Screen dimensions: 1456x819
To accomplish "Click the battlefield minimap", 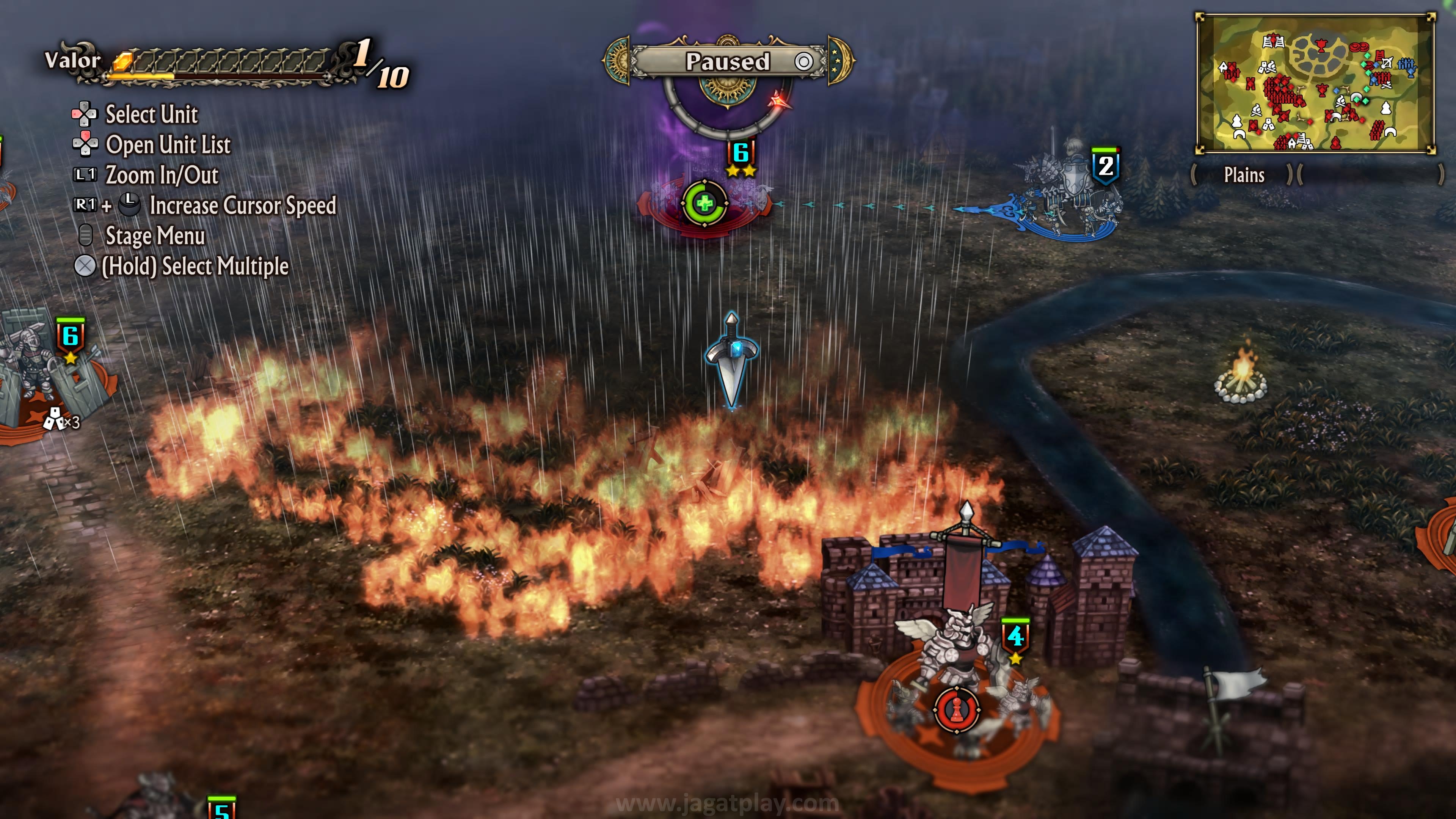I will (1315, 84).
